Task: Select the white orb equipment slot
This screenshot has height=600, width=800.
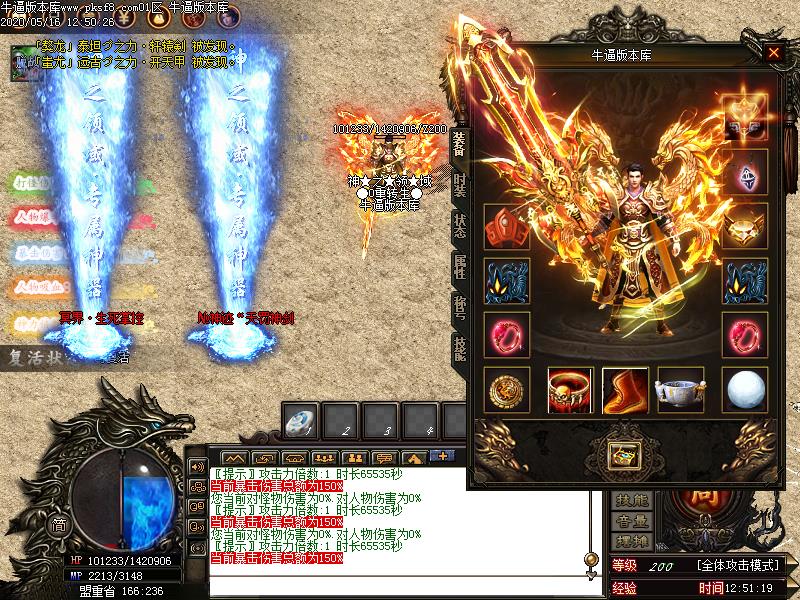Action: click(745, 390)
